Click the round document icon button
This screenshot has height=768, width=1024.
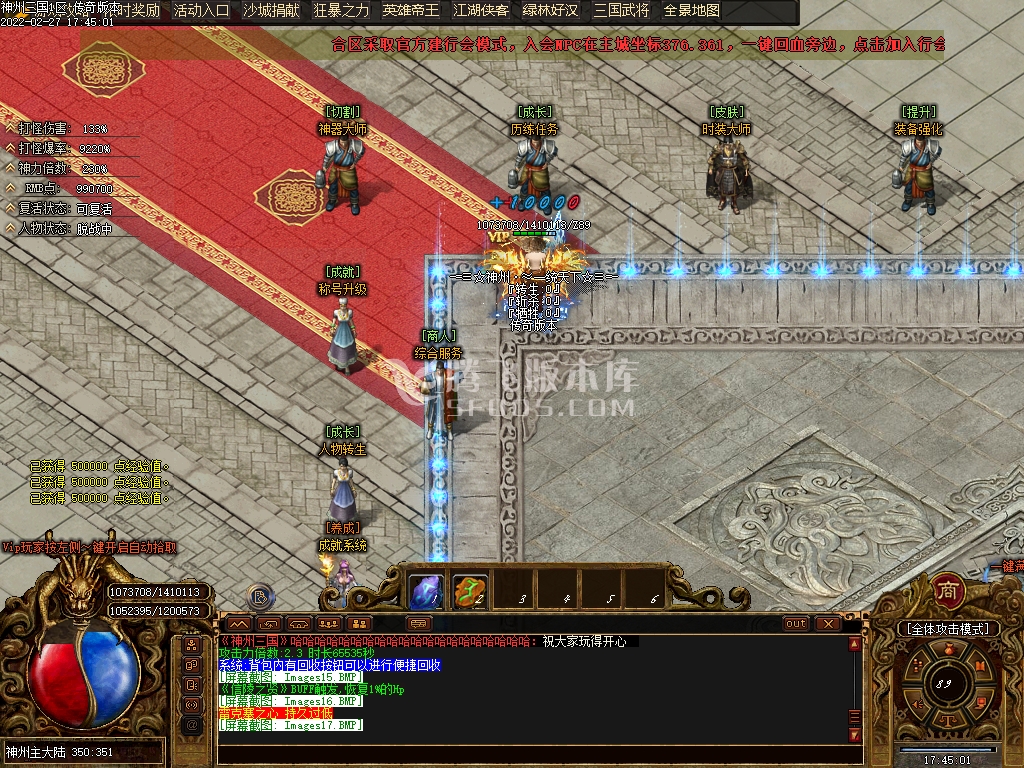click(x=260, y=598)
